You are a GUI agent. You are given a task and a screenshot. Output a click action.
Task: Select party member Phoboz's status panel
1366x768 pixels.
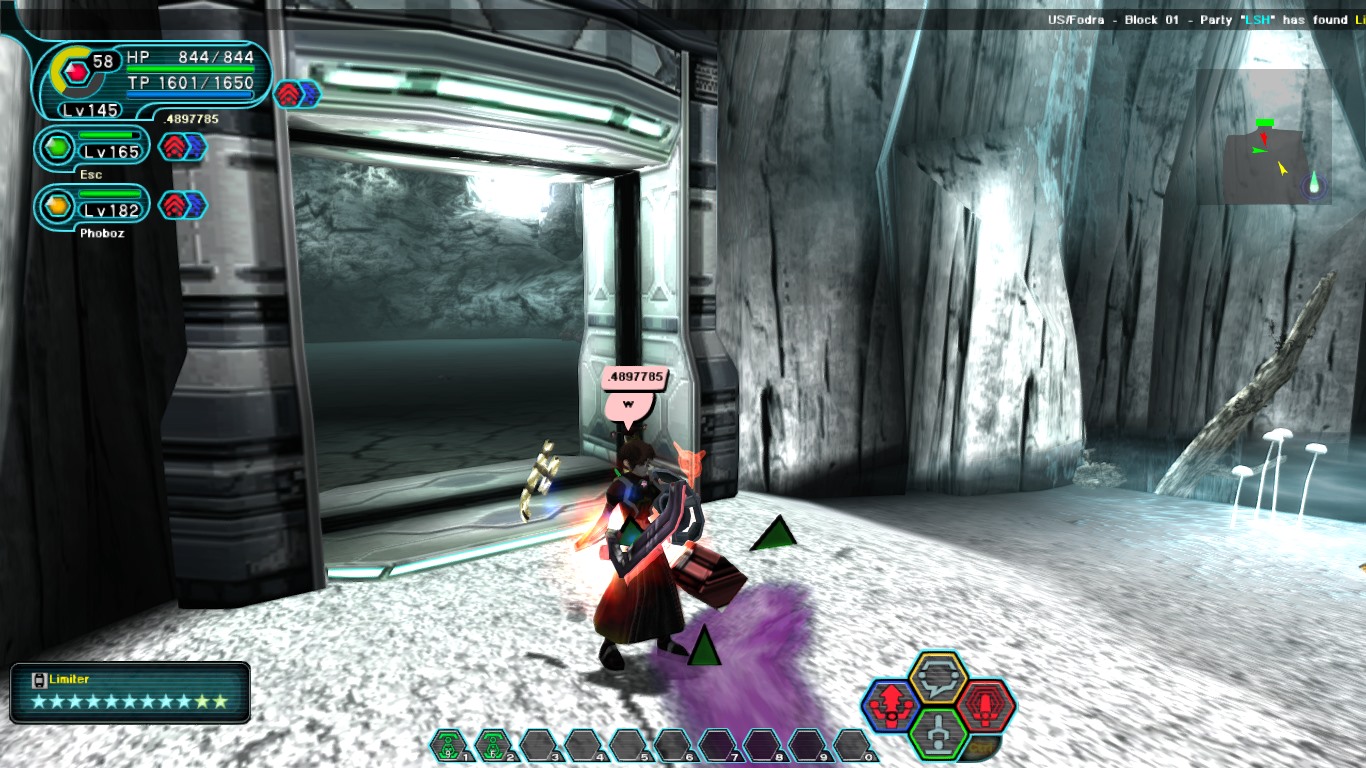coord(92,207)
